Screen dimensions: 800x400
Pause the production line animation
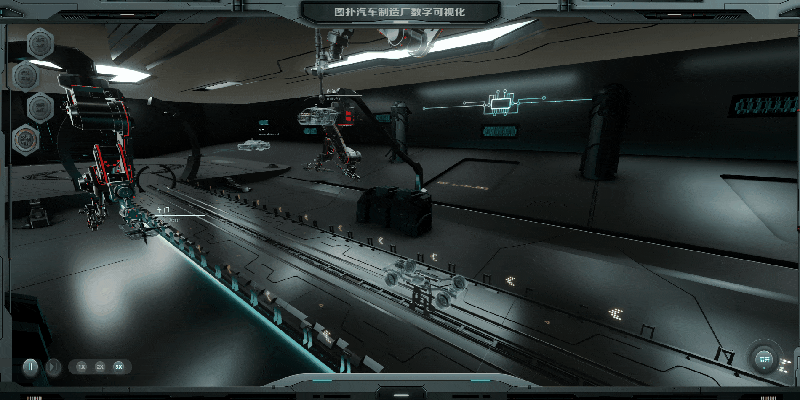click(31, 367)
